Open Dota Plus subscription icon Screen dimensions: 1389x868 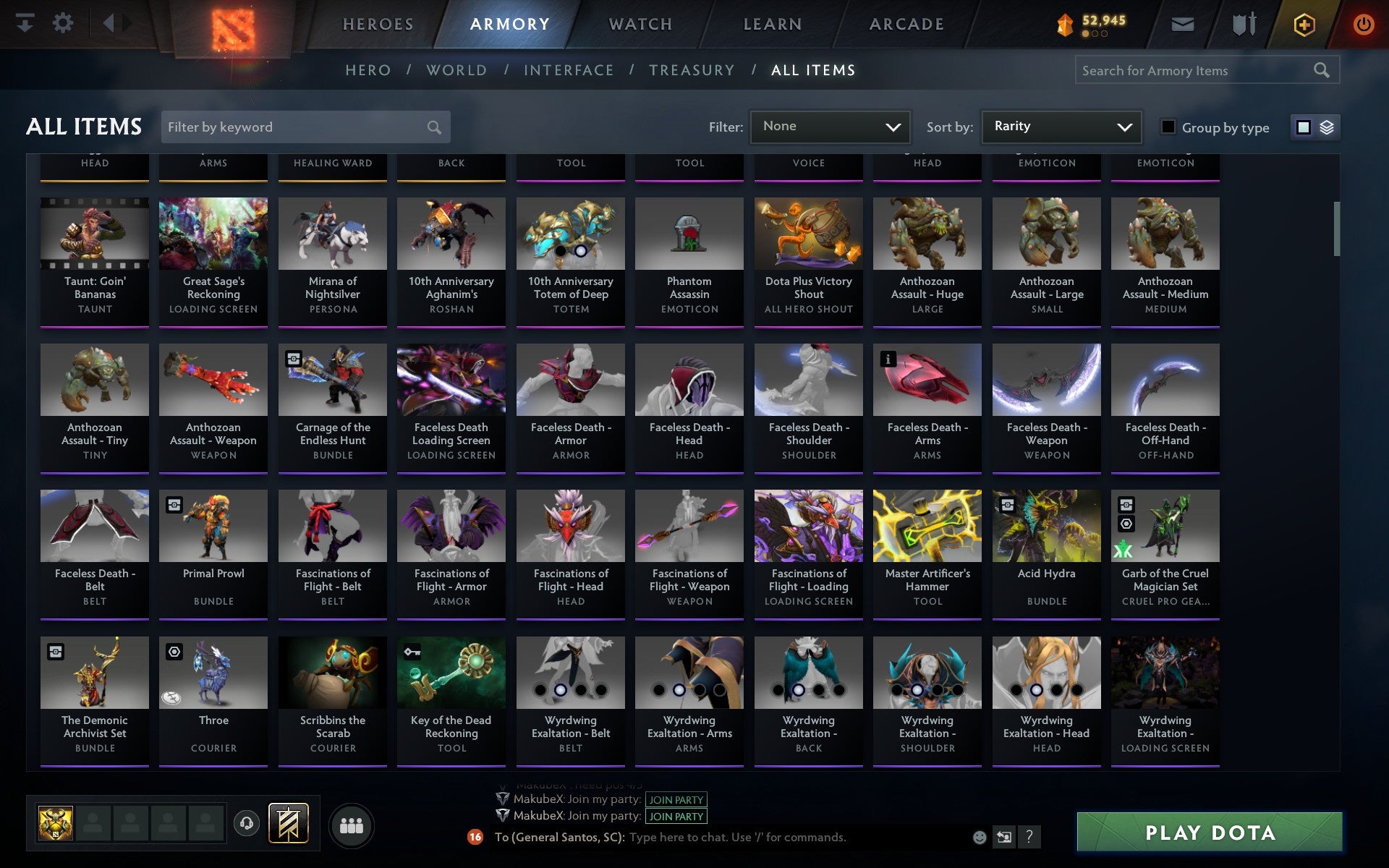[1304, 23]
